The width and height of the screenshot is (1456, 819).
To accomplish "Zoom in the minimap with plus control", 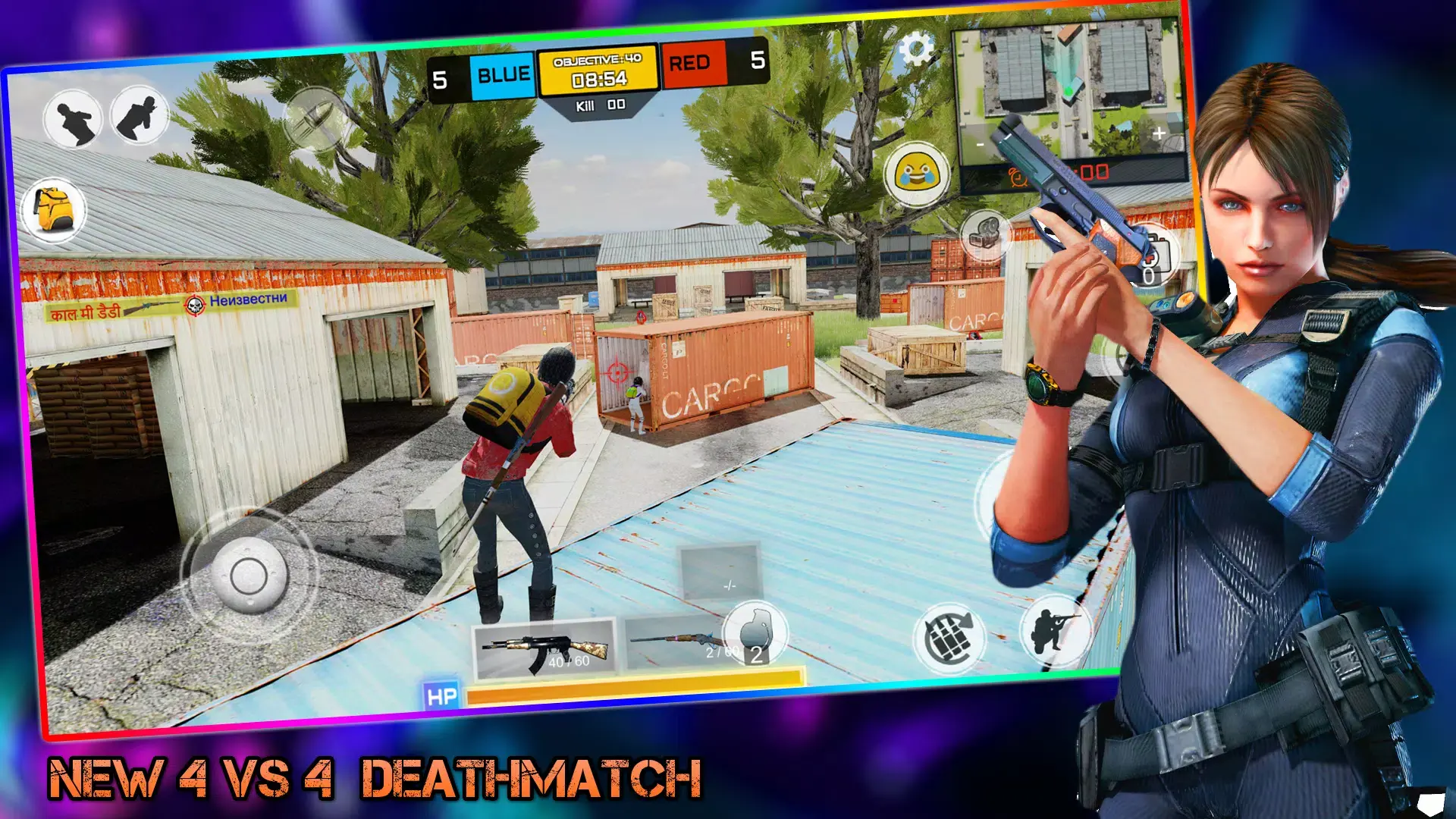I will (1159, 134).
